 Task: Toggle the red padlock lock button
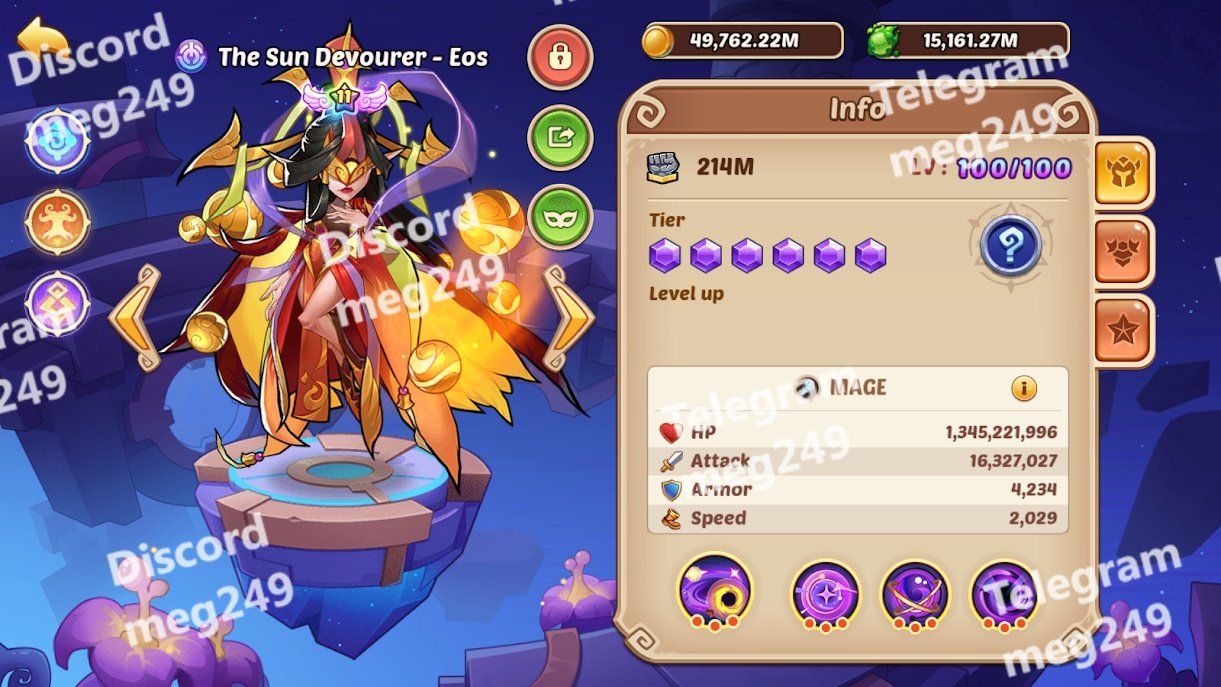560,57
